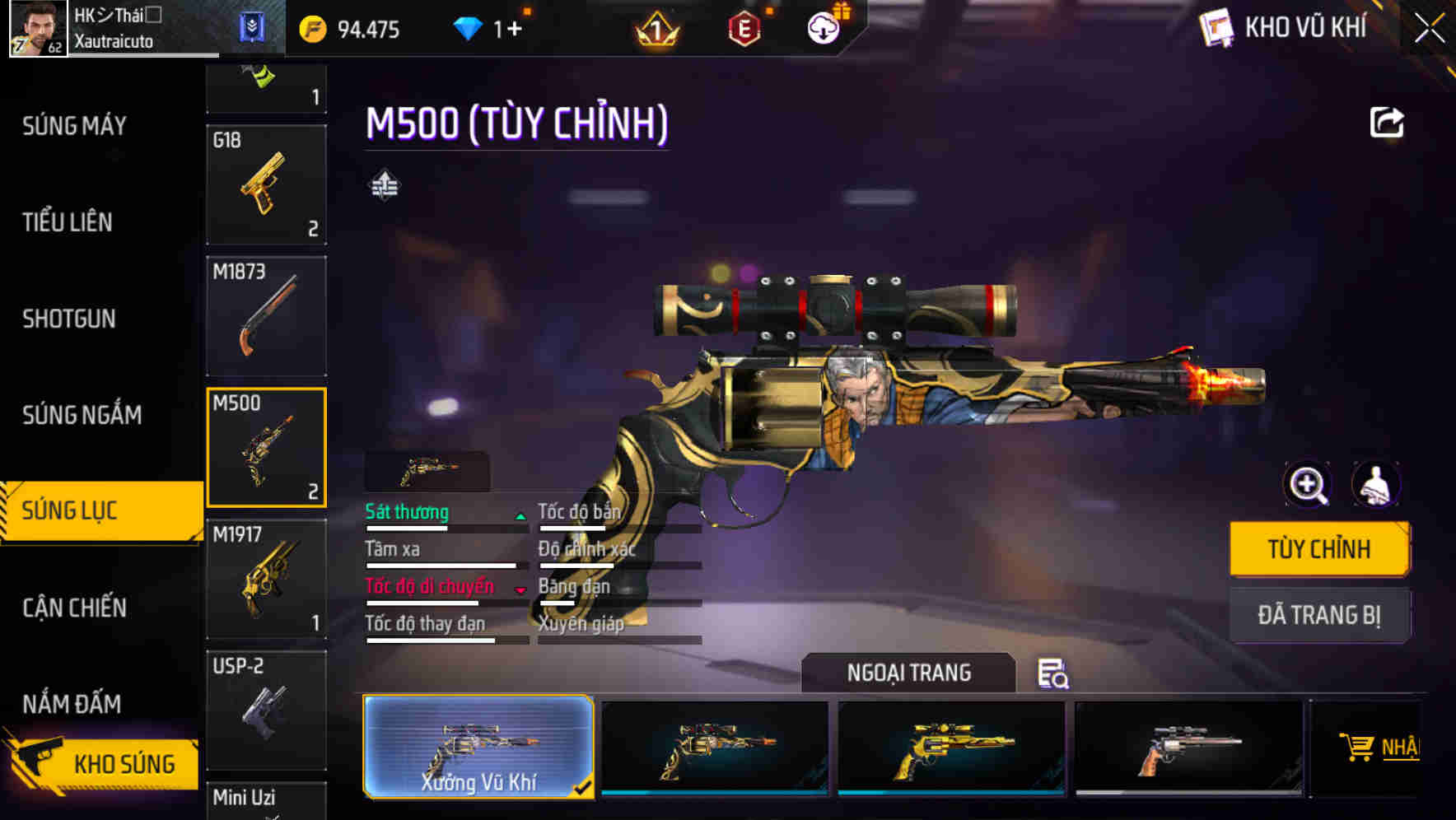The height and width of the screenshot is (820, 1456).
Task: Click the character preview silhouette icon
Action: pos(1375,485)
